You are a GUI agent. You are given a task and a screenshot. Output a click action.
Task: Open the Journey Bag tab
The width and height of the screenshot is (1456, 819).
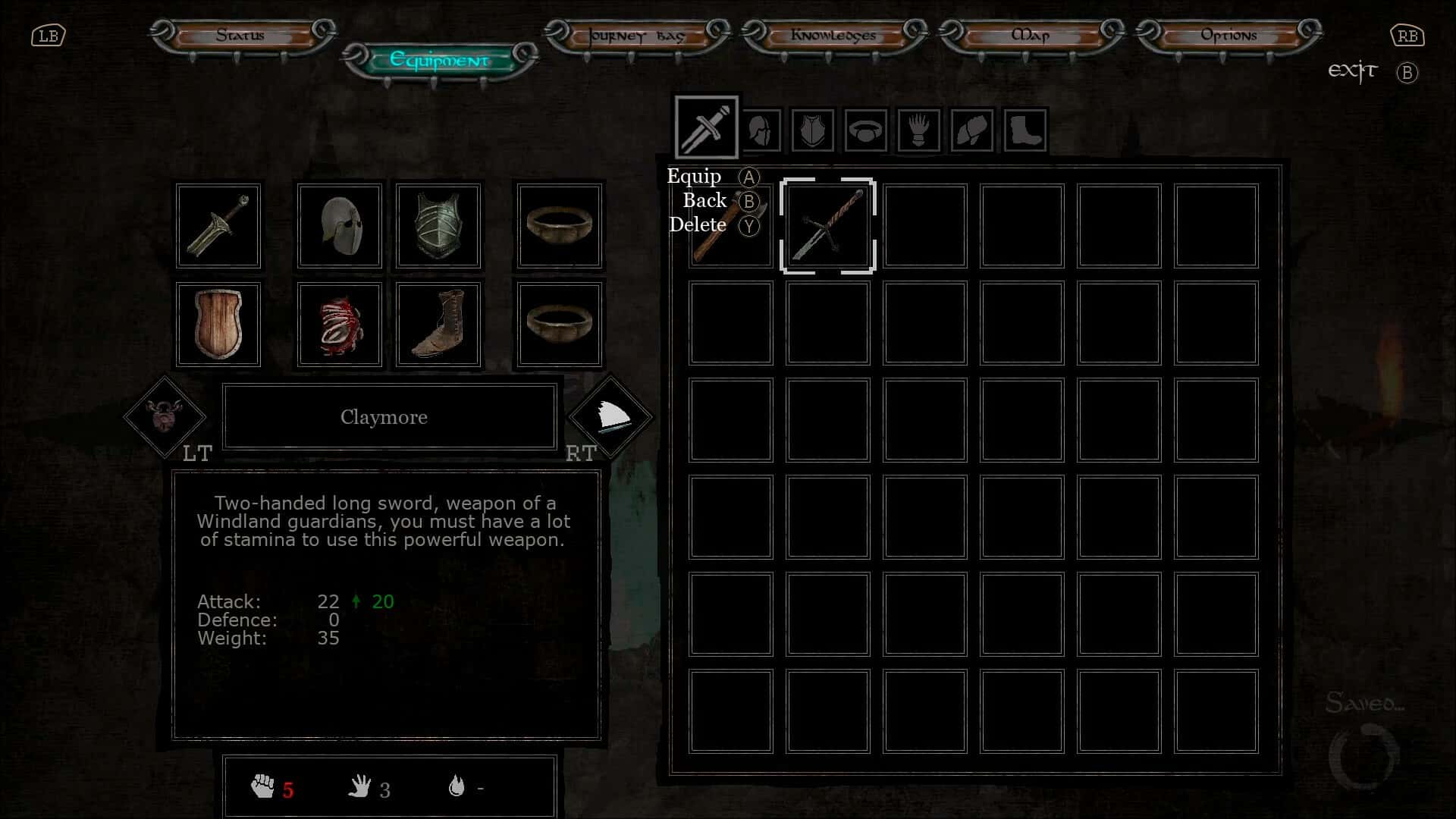635,35
